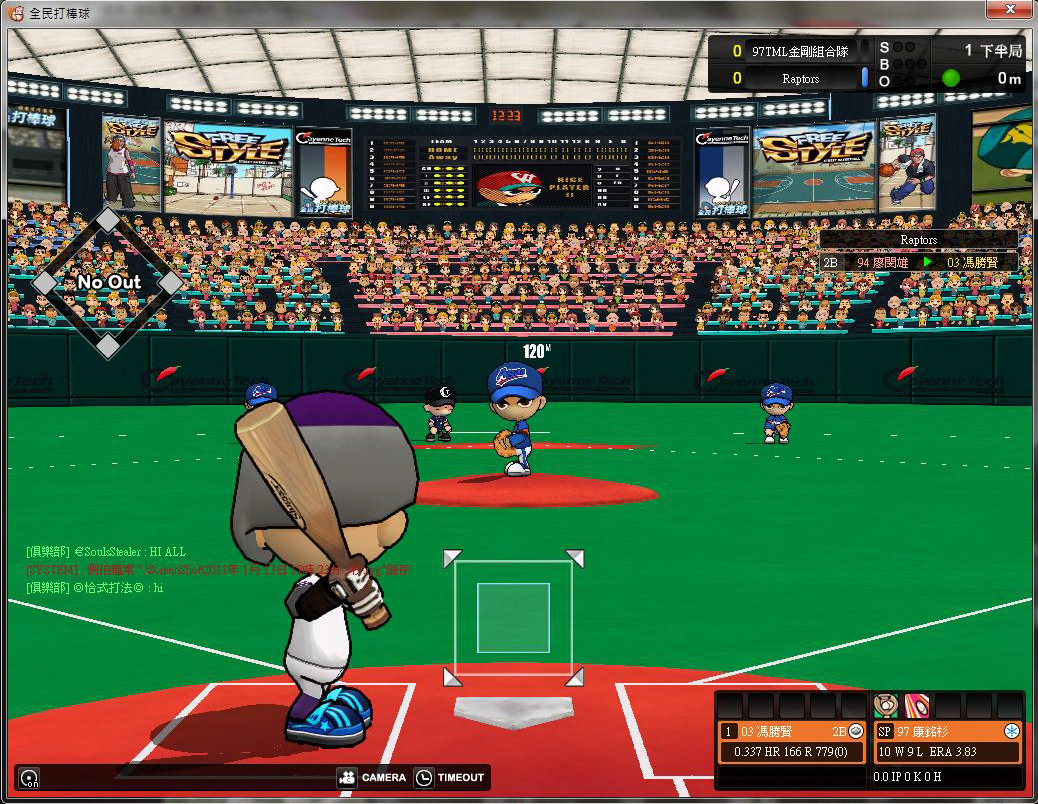
Task: Click the Raptors substitution notice panel
Action: 918,252
